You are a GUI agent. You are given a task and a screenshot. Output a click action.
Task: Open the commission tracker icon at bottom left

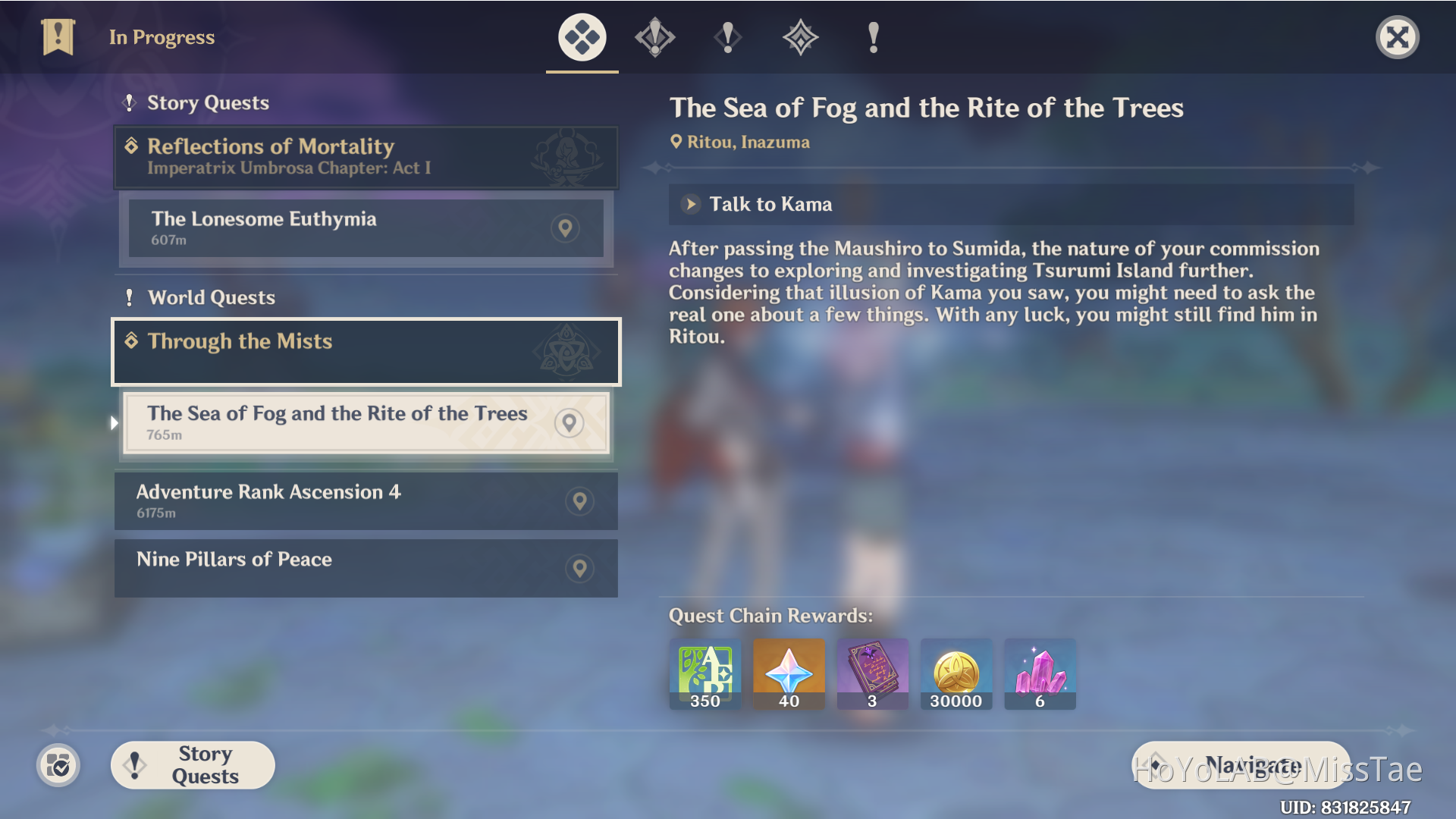click(x=58, y=766)
